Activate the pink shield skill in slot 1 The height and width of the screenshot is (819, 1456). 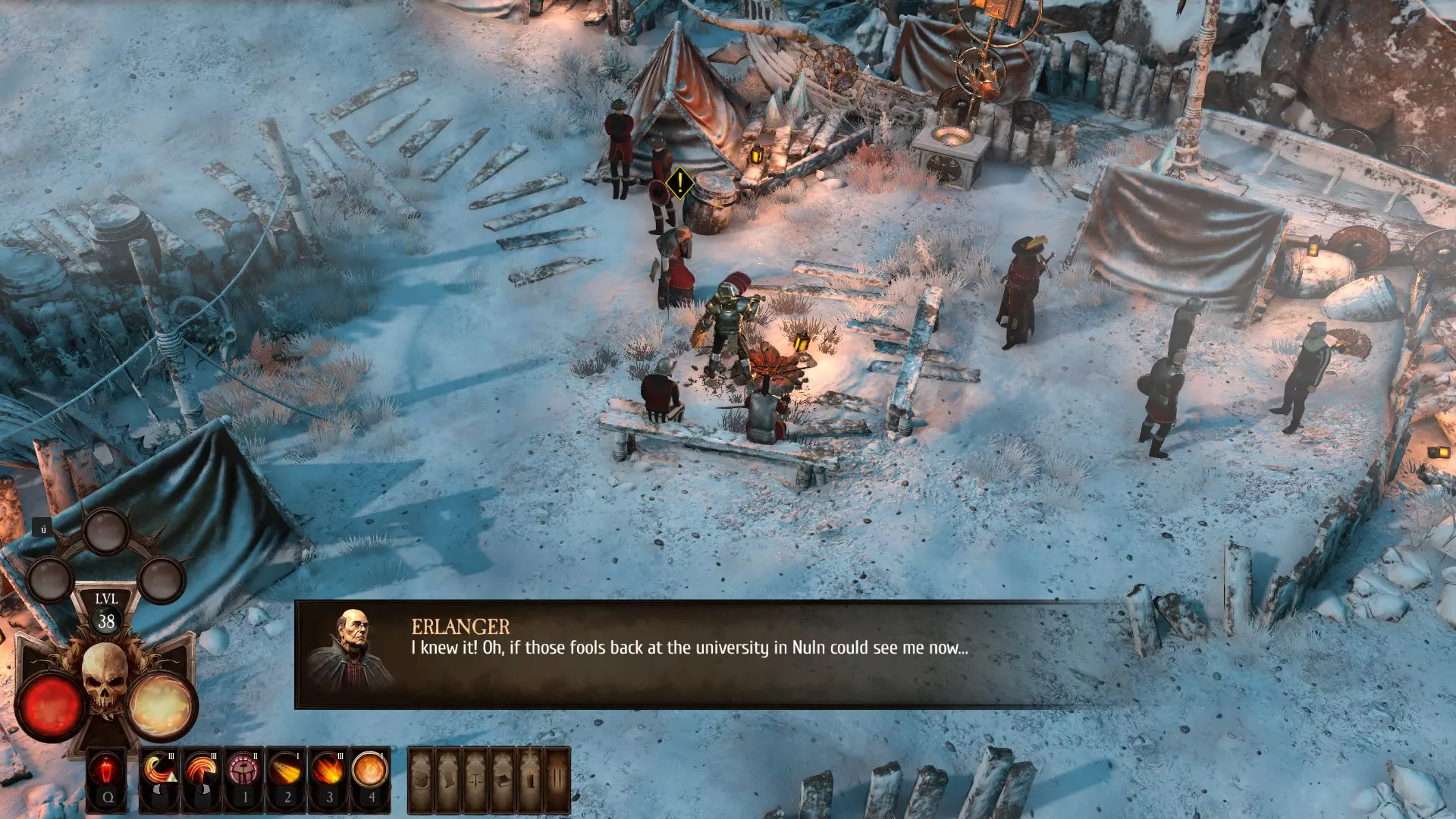coord(244,772)
